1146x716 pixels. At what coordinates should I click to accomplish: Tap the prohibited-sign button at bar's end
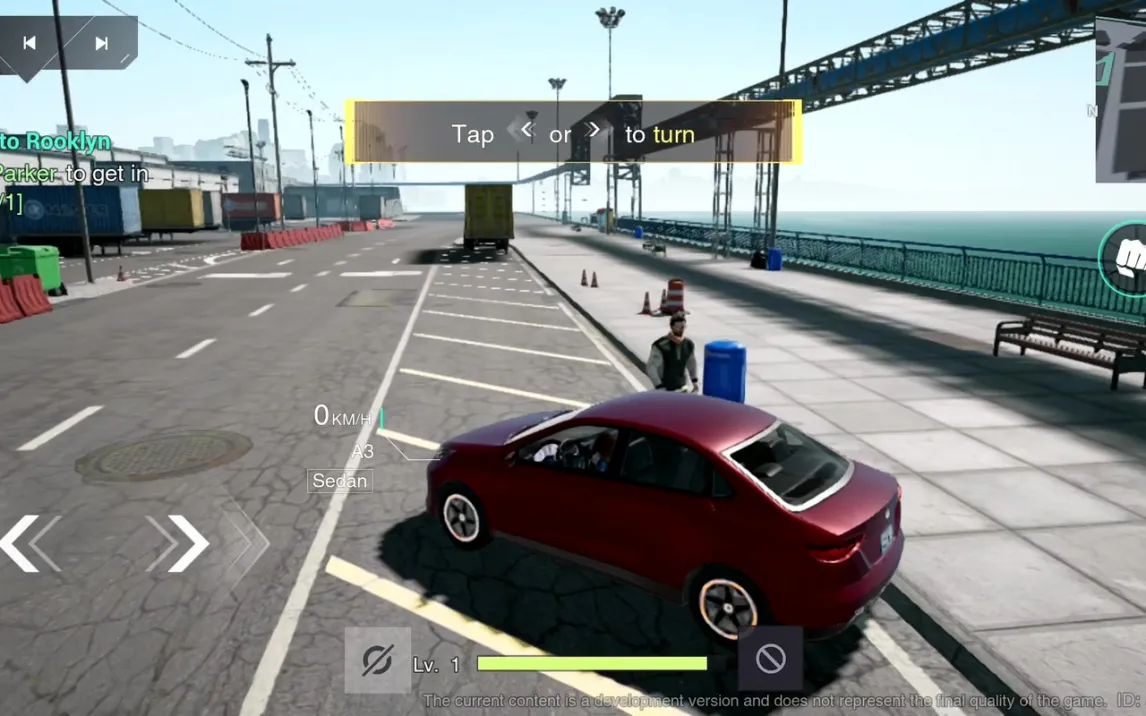[x=770, y=659]
